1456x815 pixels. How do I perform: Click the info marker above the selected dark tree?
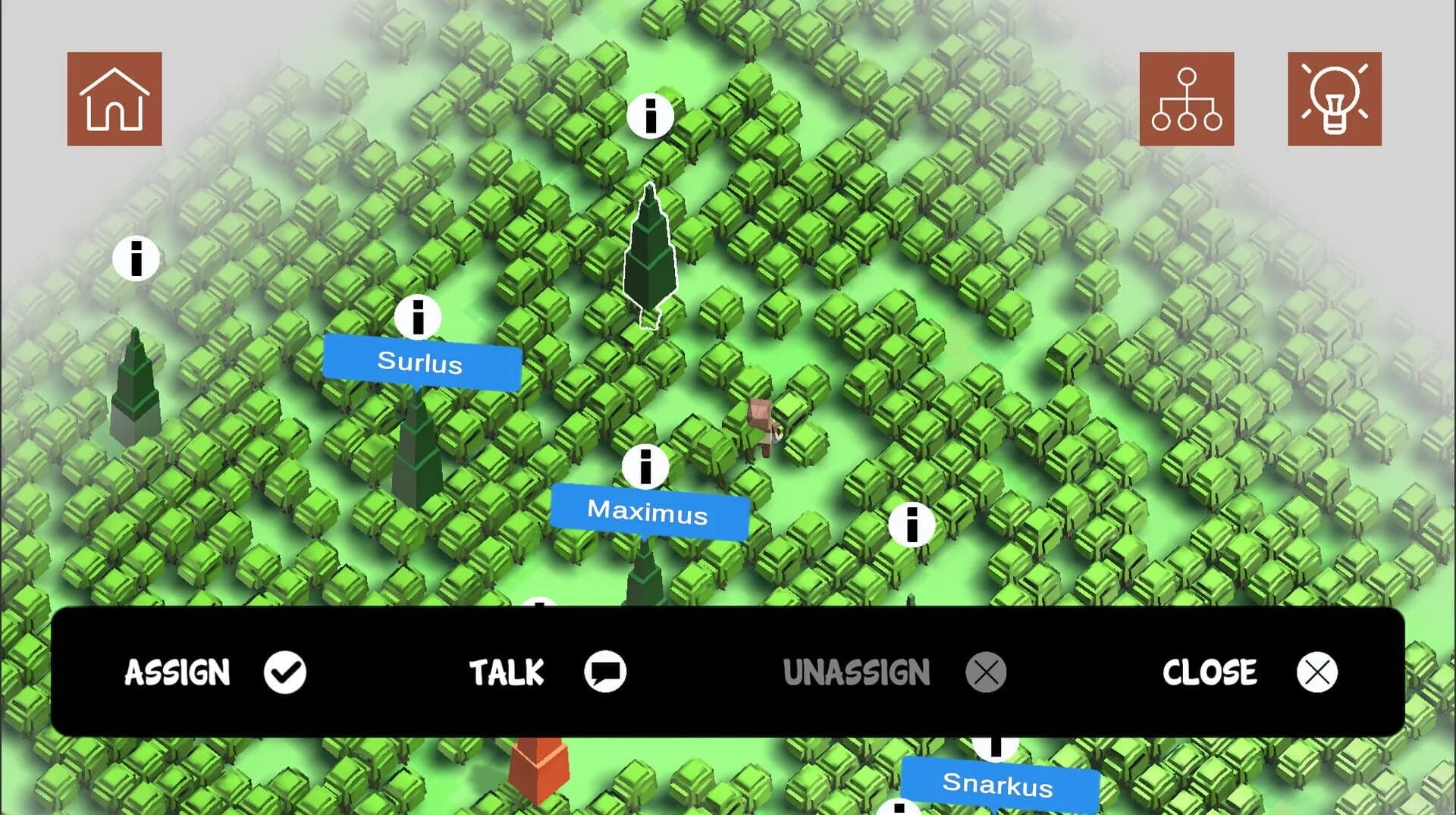(x=650, y=115)
